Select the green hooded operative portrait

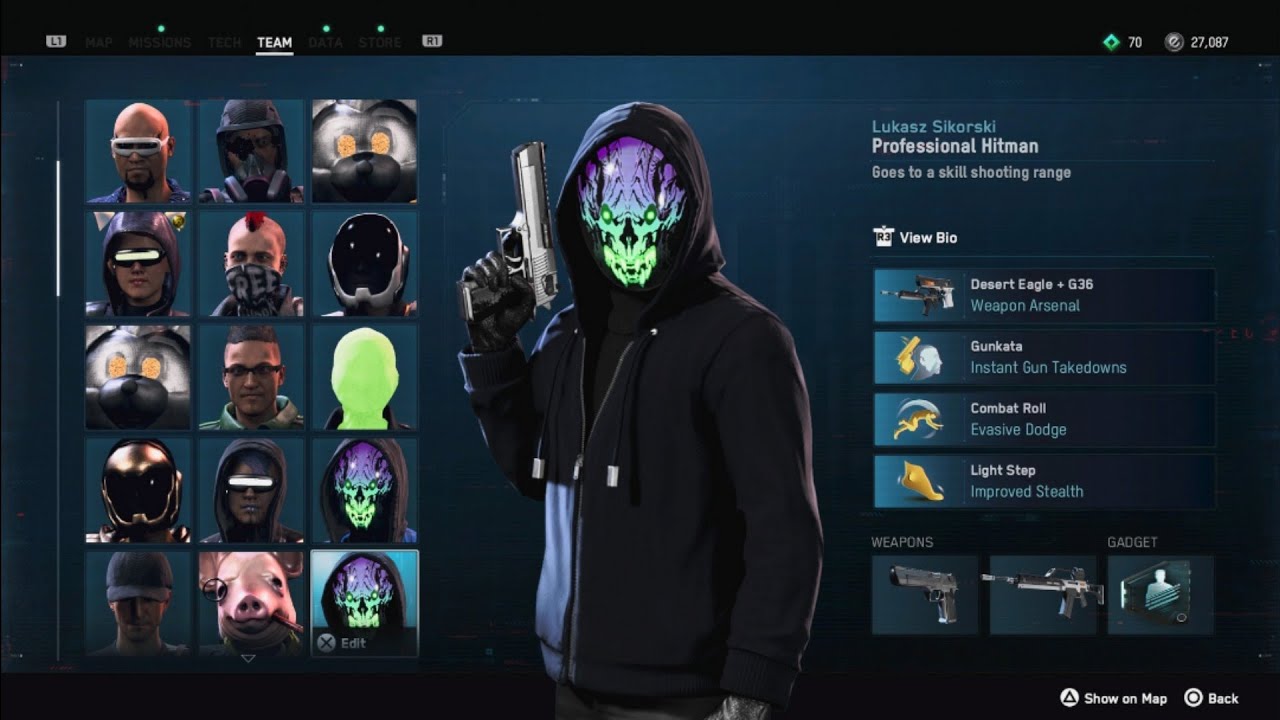(x=364, y=375)
